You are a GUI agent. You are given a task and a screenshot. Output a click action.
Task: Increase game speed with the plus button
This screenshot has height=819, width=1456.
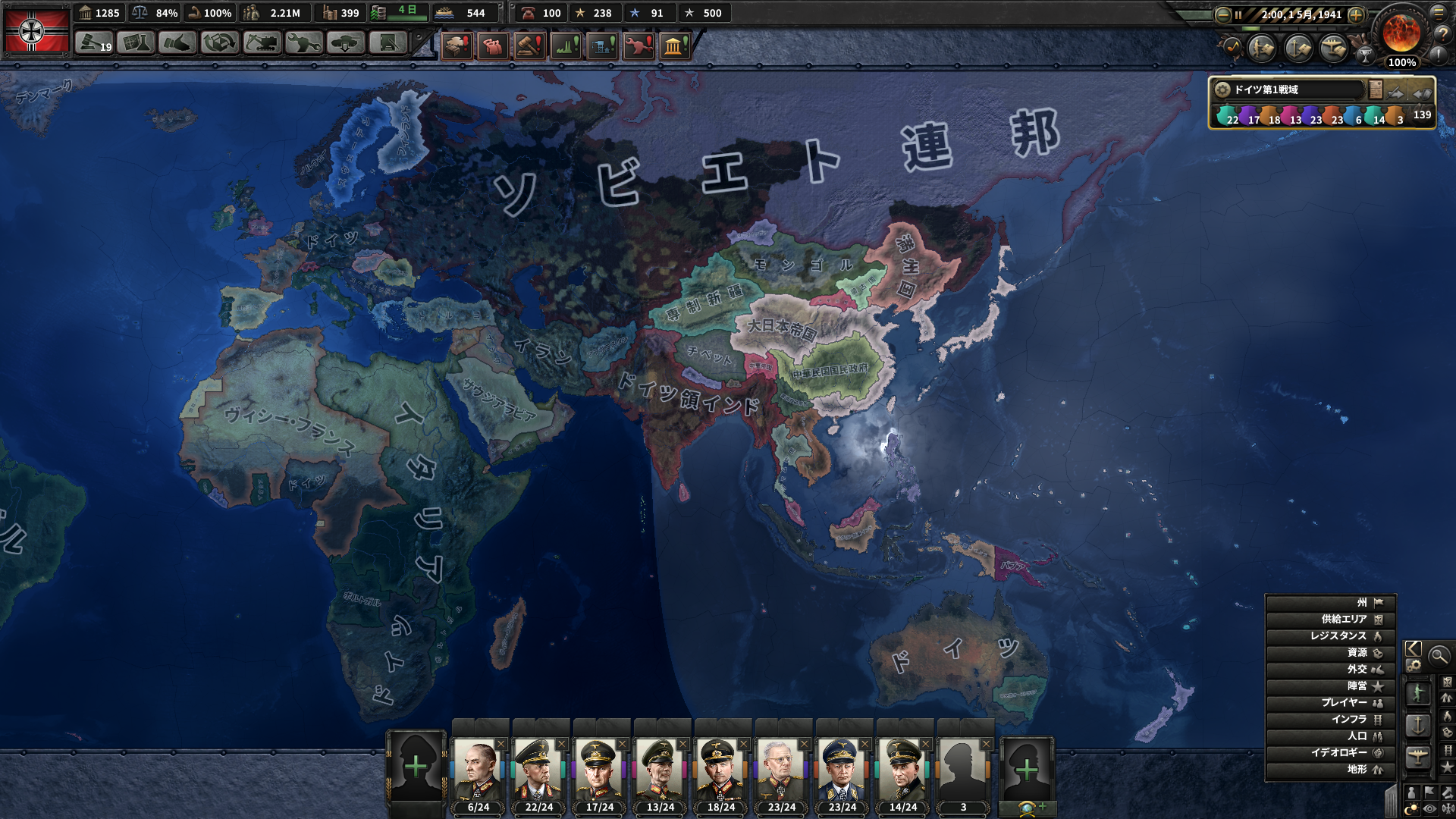click(1356, 14)
